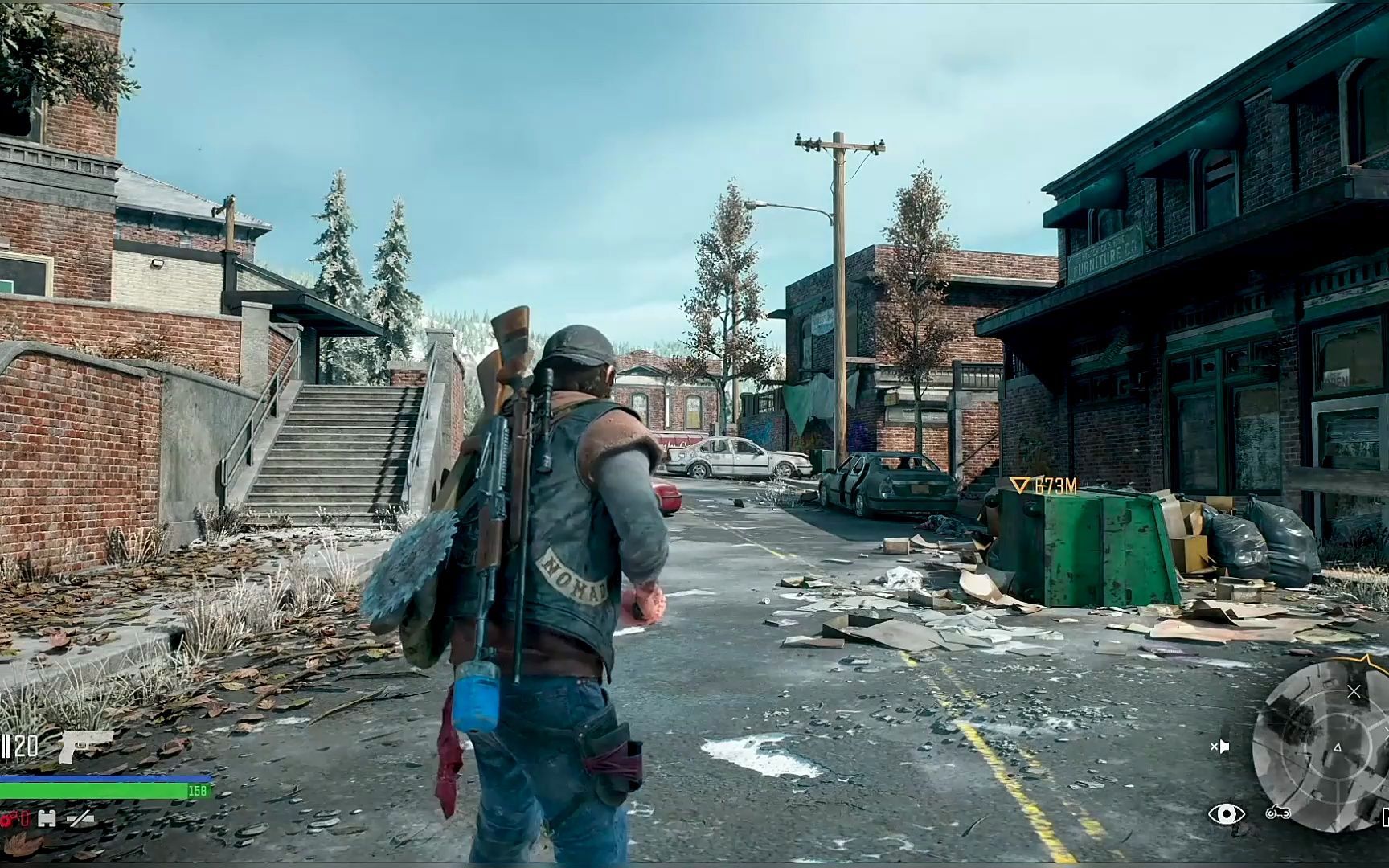
Task: Click the slashed dash item icon
Action: pyautogui.click(x=80, y=819)
